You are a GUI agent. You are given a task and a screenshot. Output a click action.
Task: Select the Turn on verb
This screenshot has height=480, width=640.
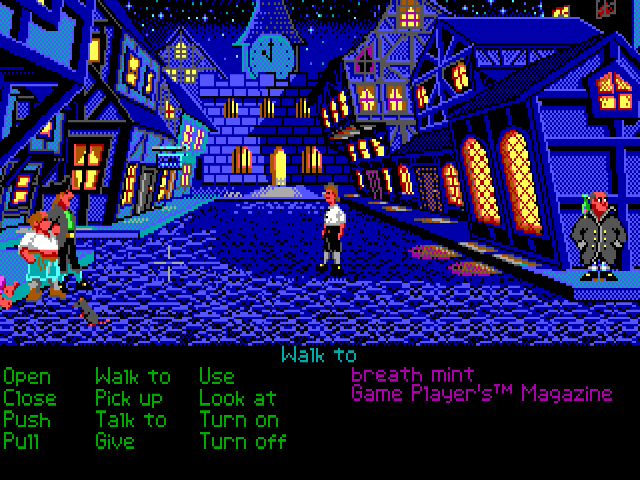pos(239,419)
